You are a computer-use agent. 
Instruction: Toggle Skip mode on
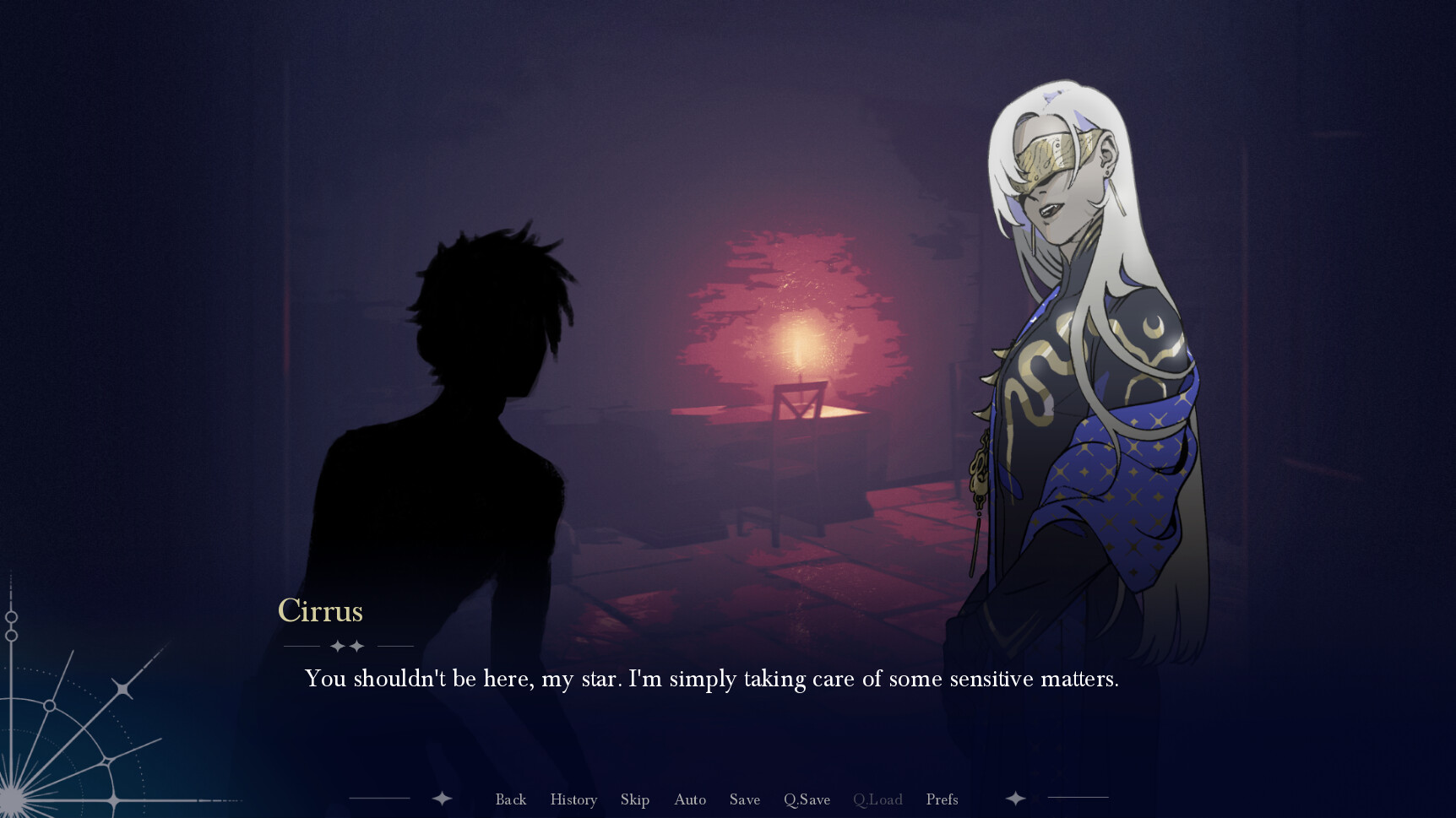[635, 799]
